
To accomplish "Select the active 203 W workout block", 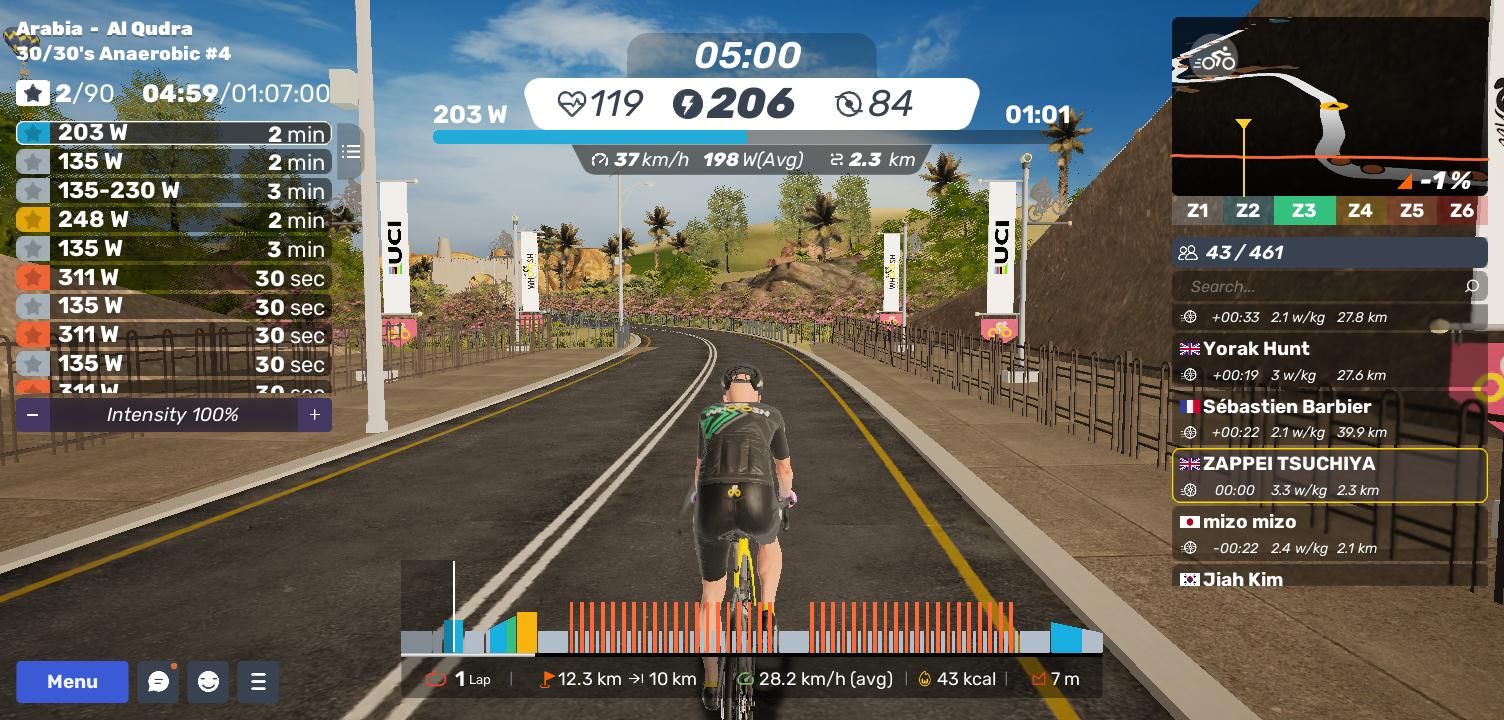I will click(x=173, y=133).
